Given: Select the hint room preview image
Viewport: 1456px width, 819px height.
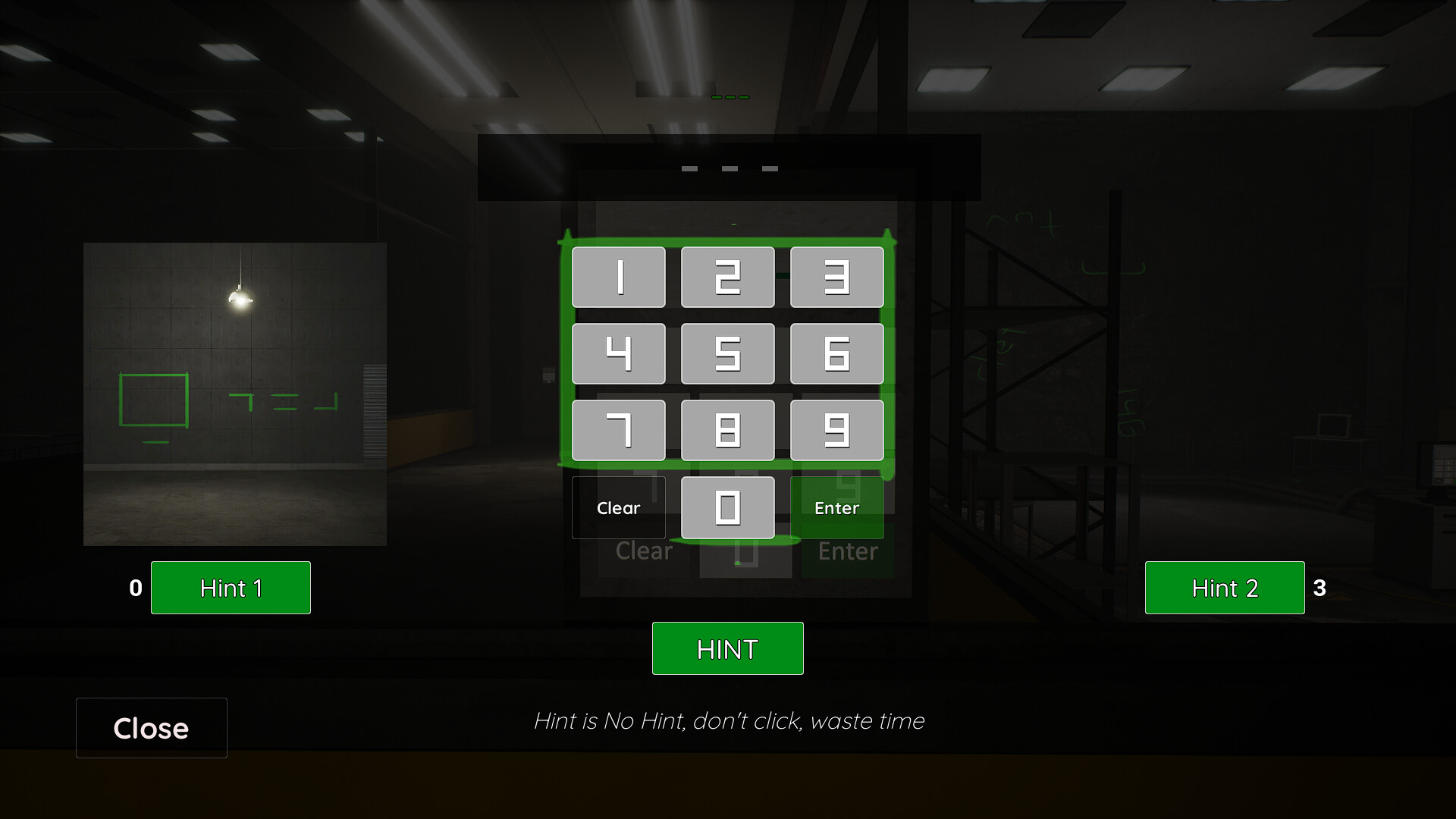Looking at the screenshot, I should [235, 394].
